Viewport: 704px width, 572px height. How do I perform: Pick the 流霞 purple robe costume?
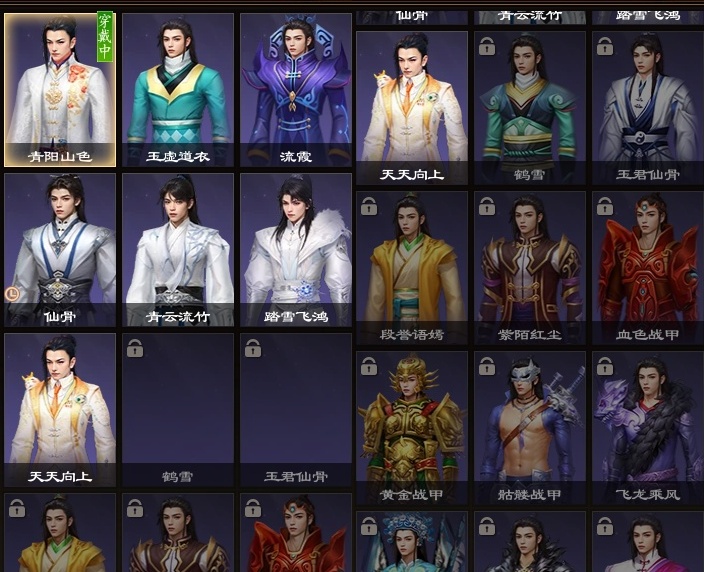(296, 90)
